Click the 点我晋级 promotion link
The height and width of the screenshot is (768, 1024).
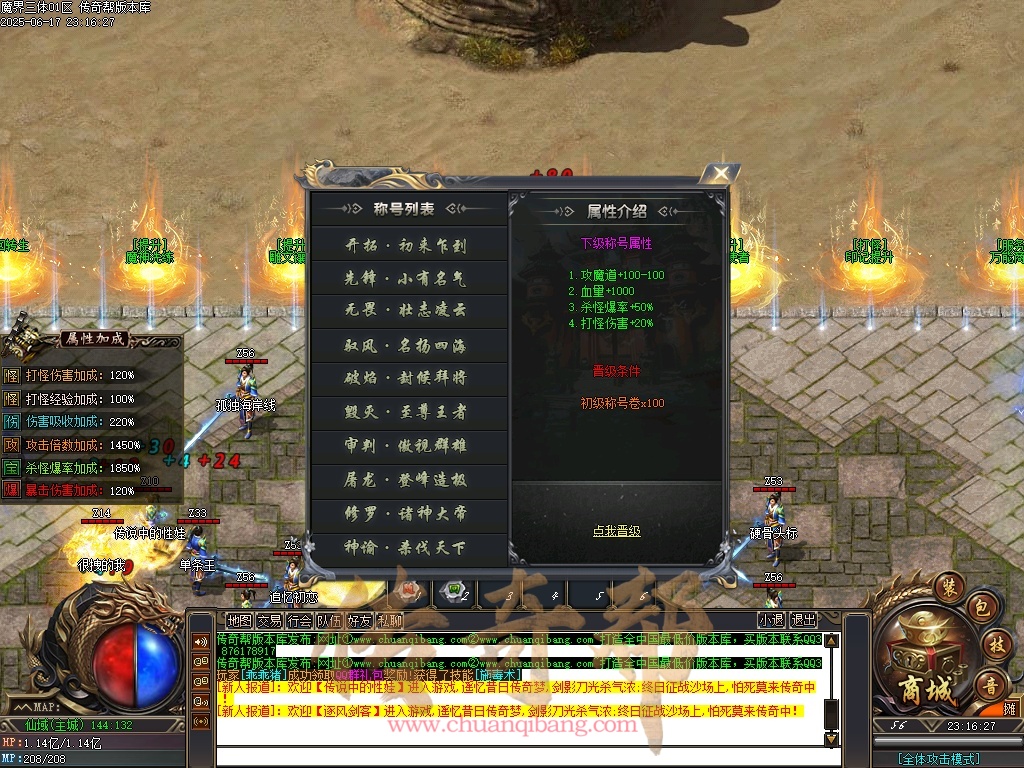coord(616,531)
